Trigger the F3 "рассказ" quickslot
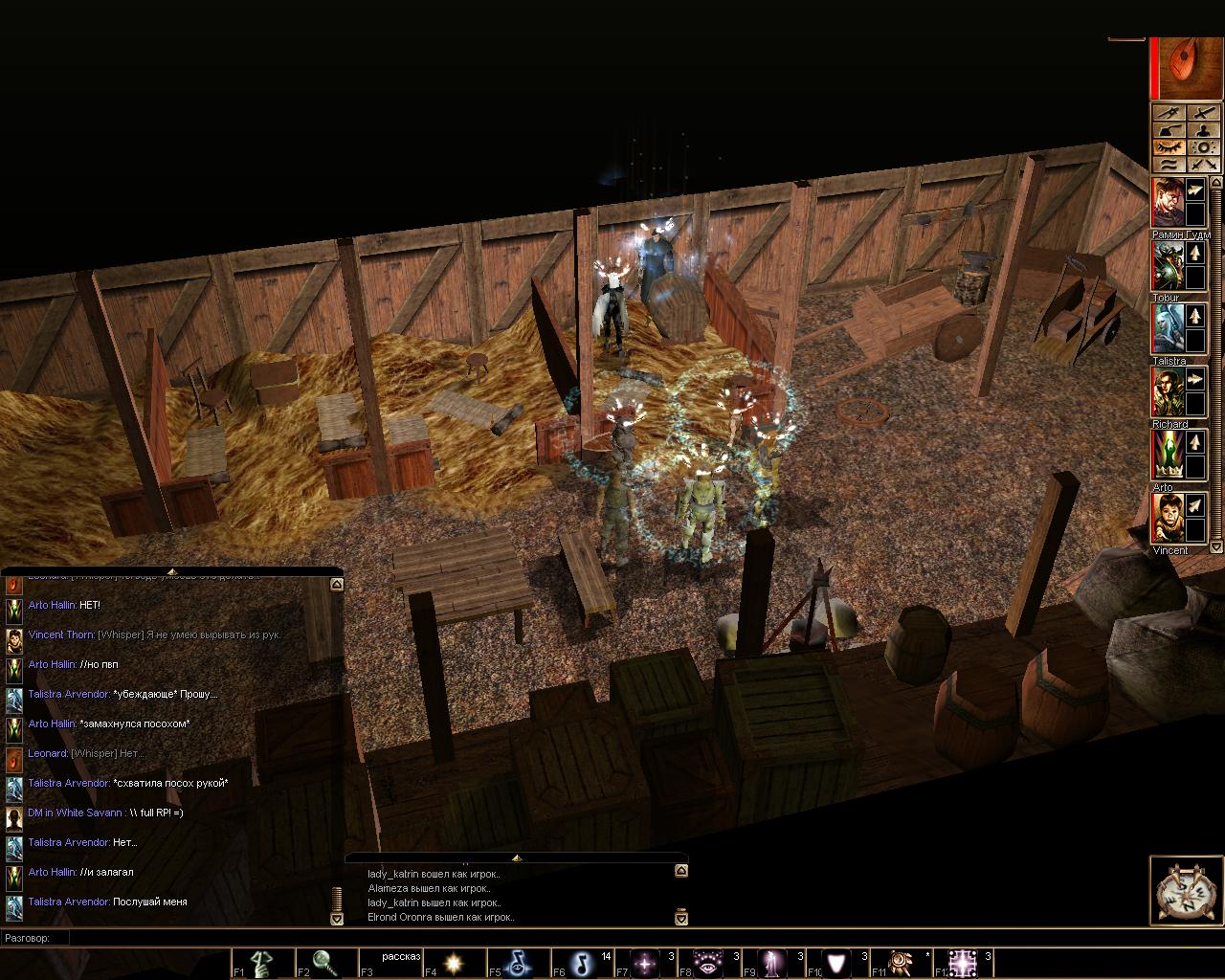Image resolution: width=1225 pixels, height=980 pixels. tap(390, 963)
